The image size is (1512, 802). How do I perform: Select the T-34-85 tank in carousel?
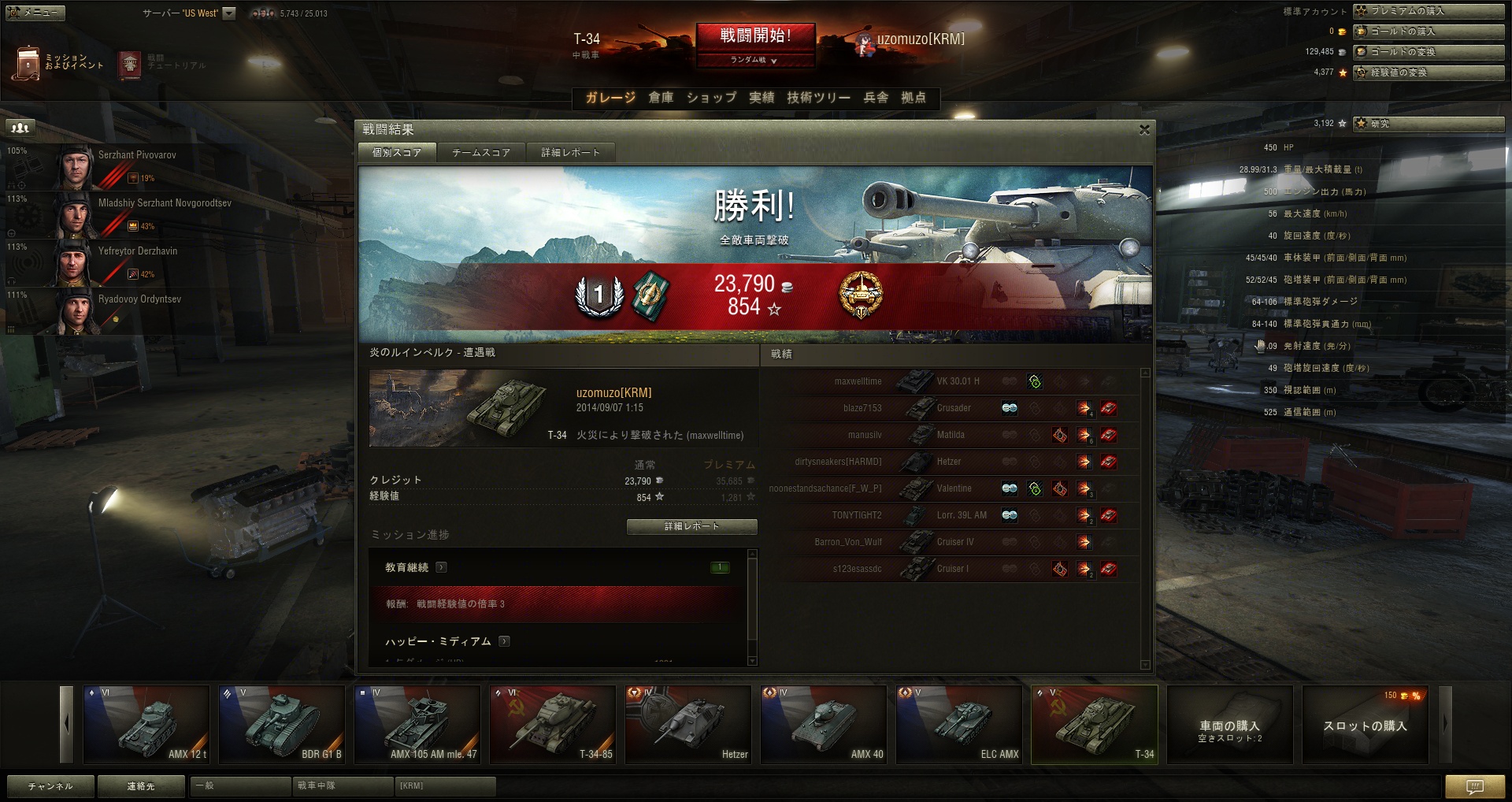(x=552, y=724)
